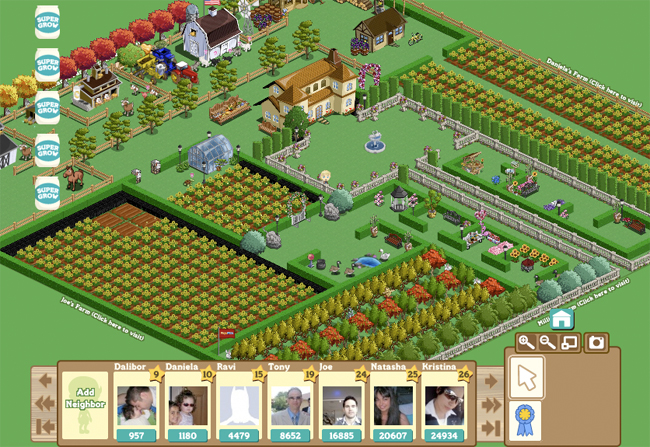Click the home icon above the toolbar

[x=561, y=319]
